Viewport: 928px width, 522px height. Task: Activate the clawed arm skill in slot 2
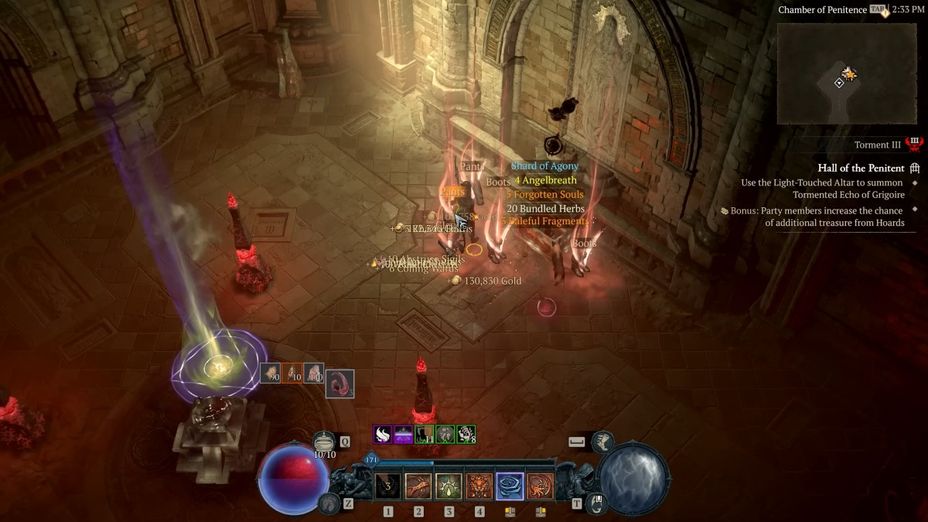418,486
